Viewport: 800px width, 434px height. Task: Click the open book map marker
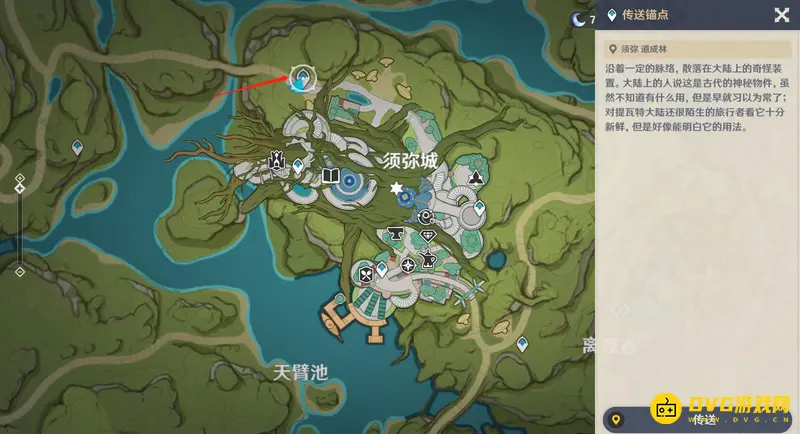click(331, 177)
